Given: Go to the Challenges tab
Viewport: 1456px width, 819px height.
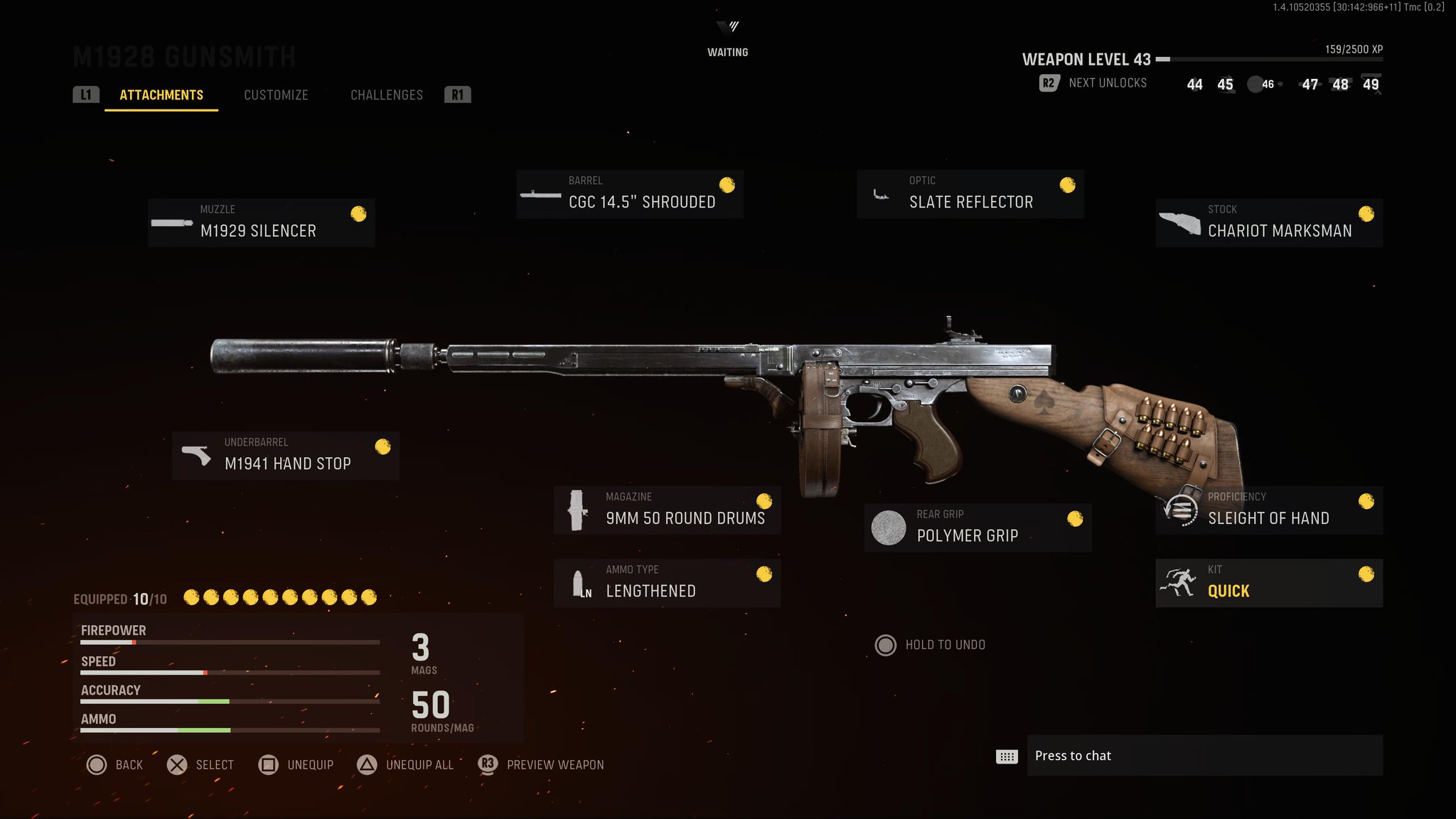Looking at the screenshot, I should click(386, 95).
